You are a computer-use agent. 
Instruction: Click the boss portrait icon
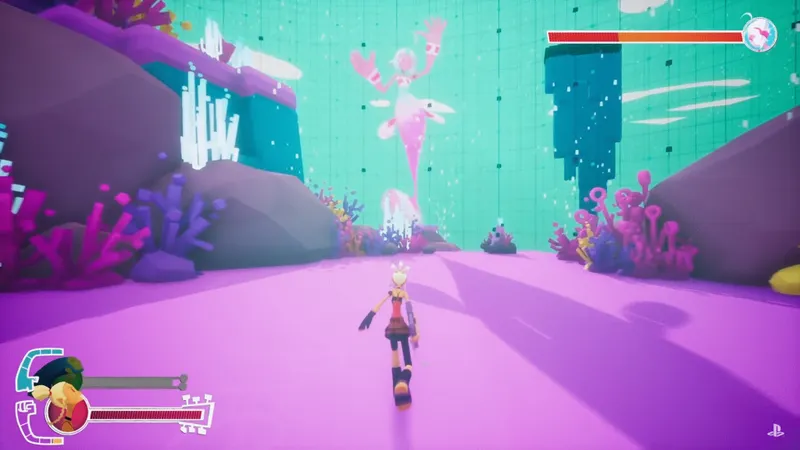(760, 36)
